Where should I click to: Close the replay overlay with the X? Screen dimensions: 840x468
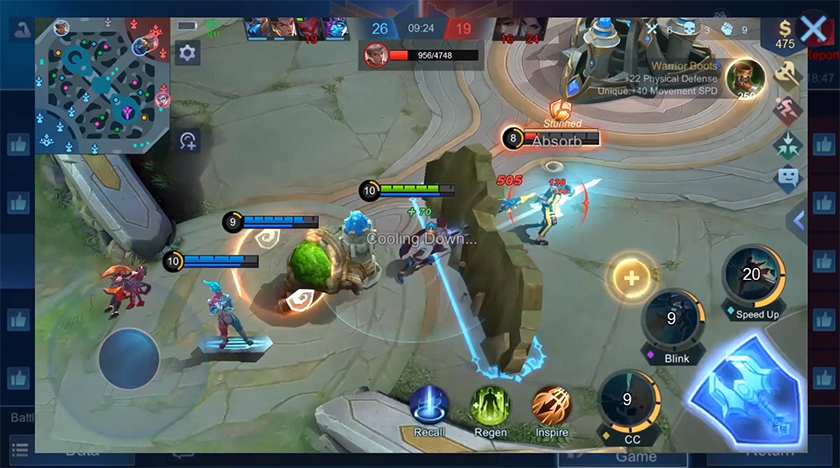click(x=813, y=29)
